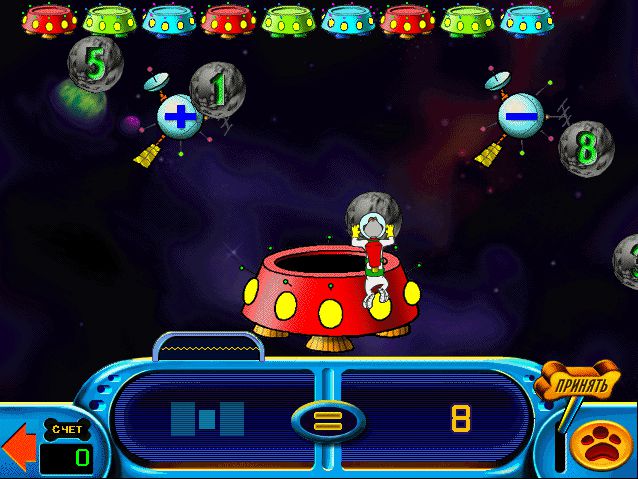638x479 pixels.
Task: Pick the asteroid numbered 5
Action: coord(94,62)
